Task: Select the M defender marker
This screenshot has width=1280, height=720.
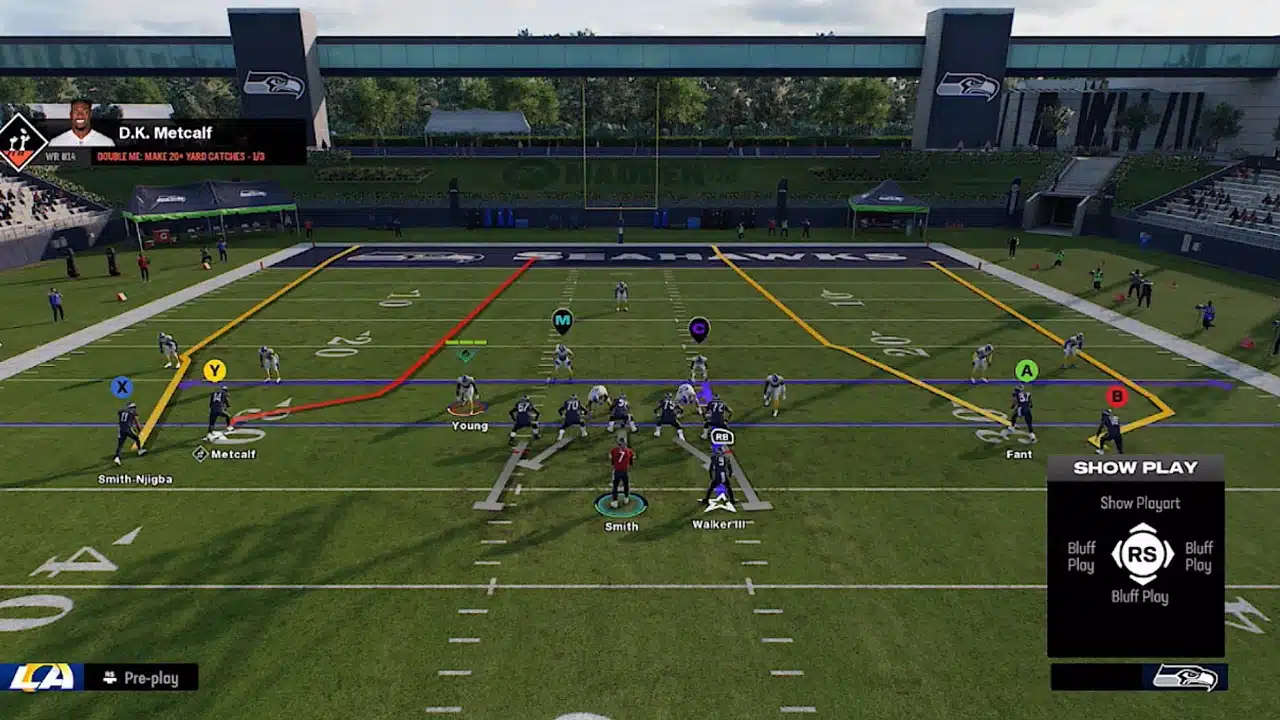Action: pyautogui.click(x=562, y=321)
